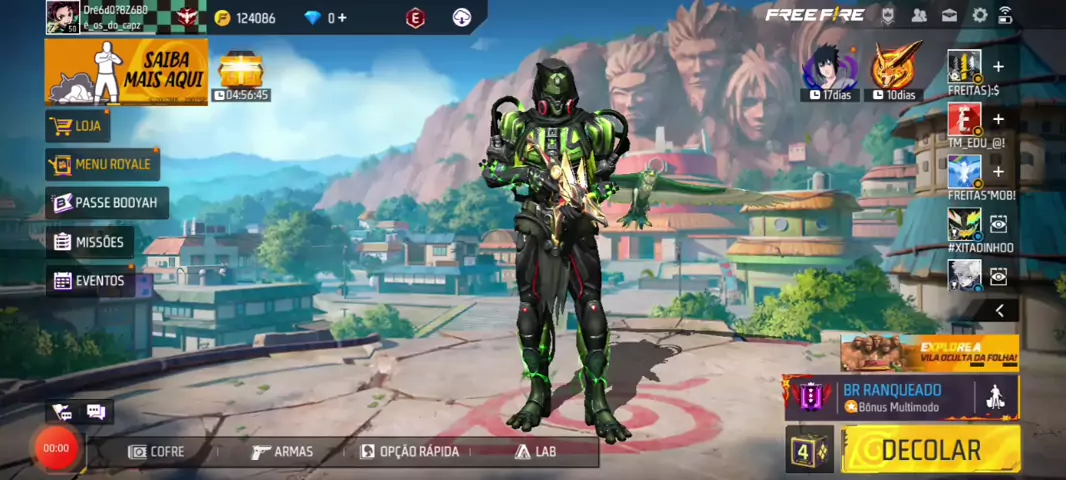
Task: Invite friend TM_EDU_@! with the plus button
Action: (x=998, y=120)
